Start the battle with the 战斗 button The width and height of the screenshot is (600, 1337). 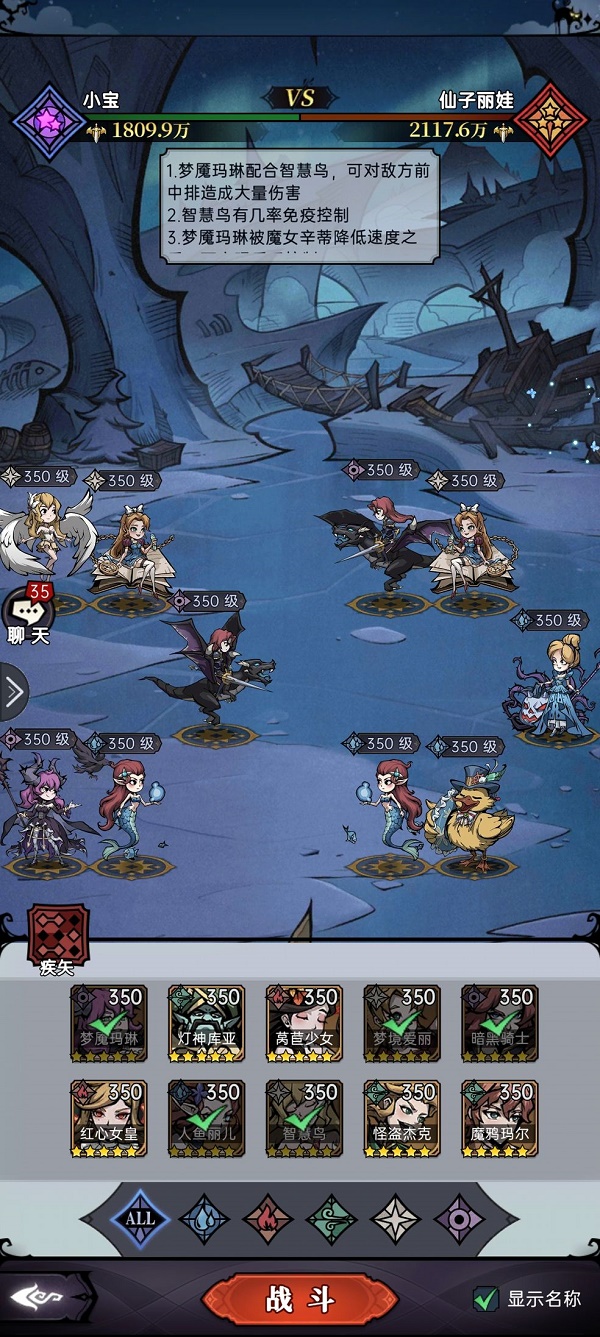point(299,1299)
